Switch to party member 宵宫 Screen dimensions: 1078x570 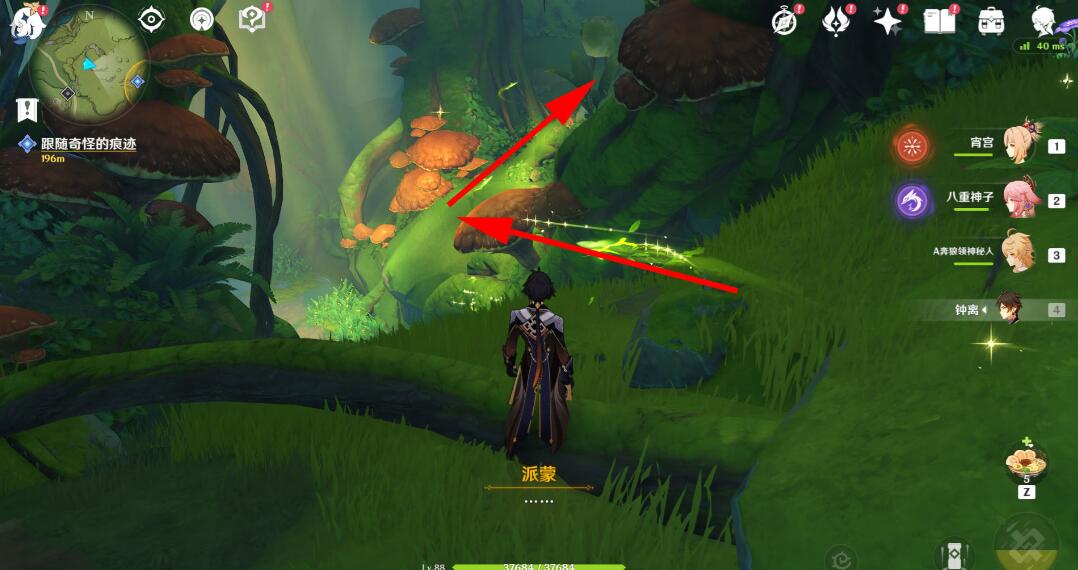[x=1022, y=145]
